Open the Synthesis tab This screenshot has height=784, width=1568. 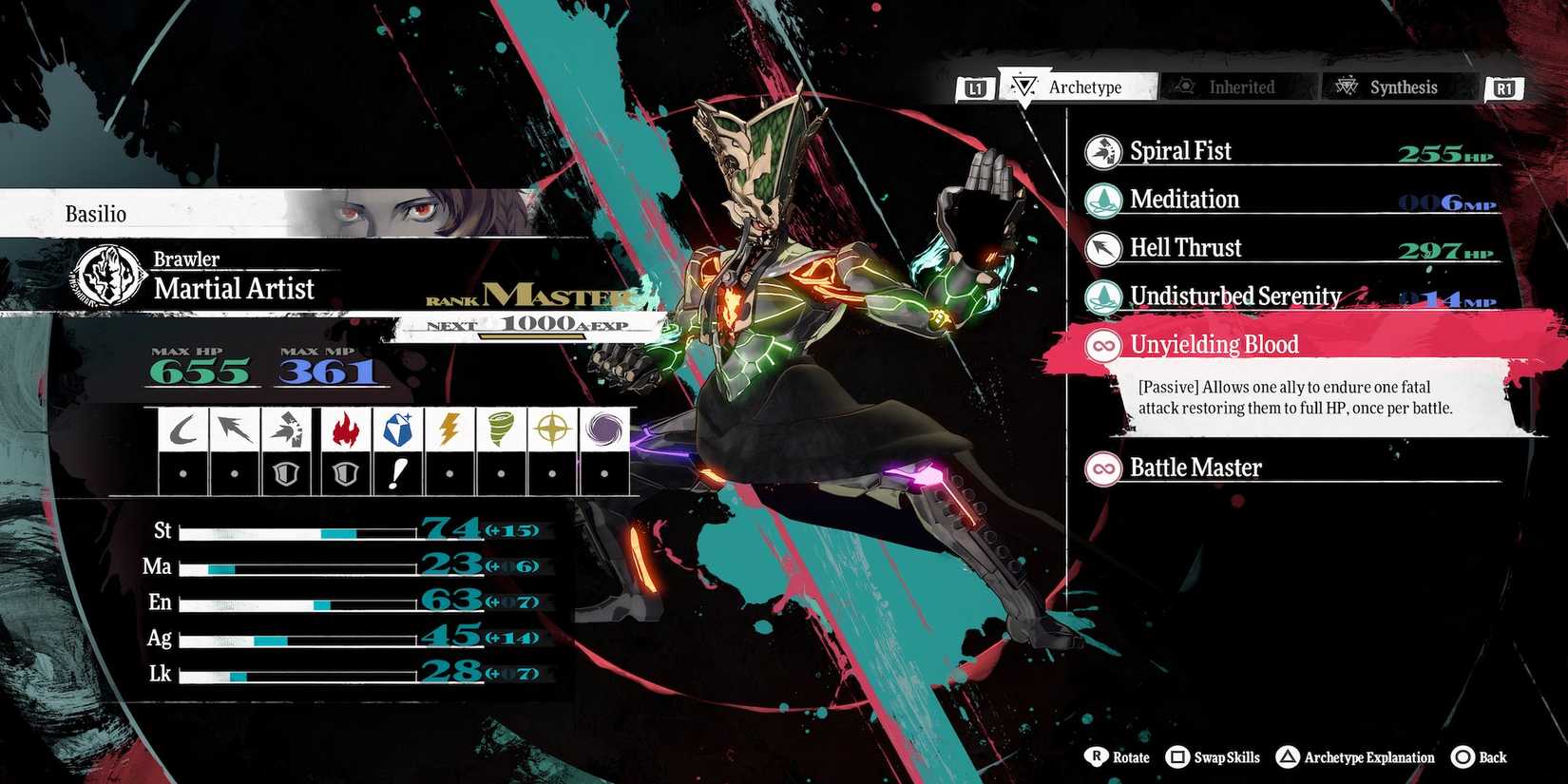(1397, 86)
